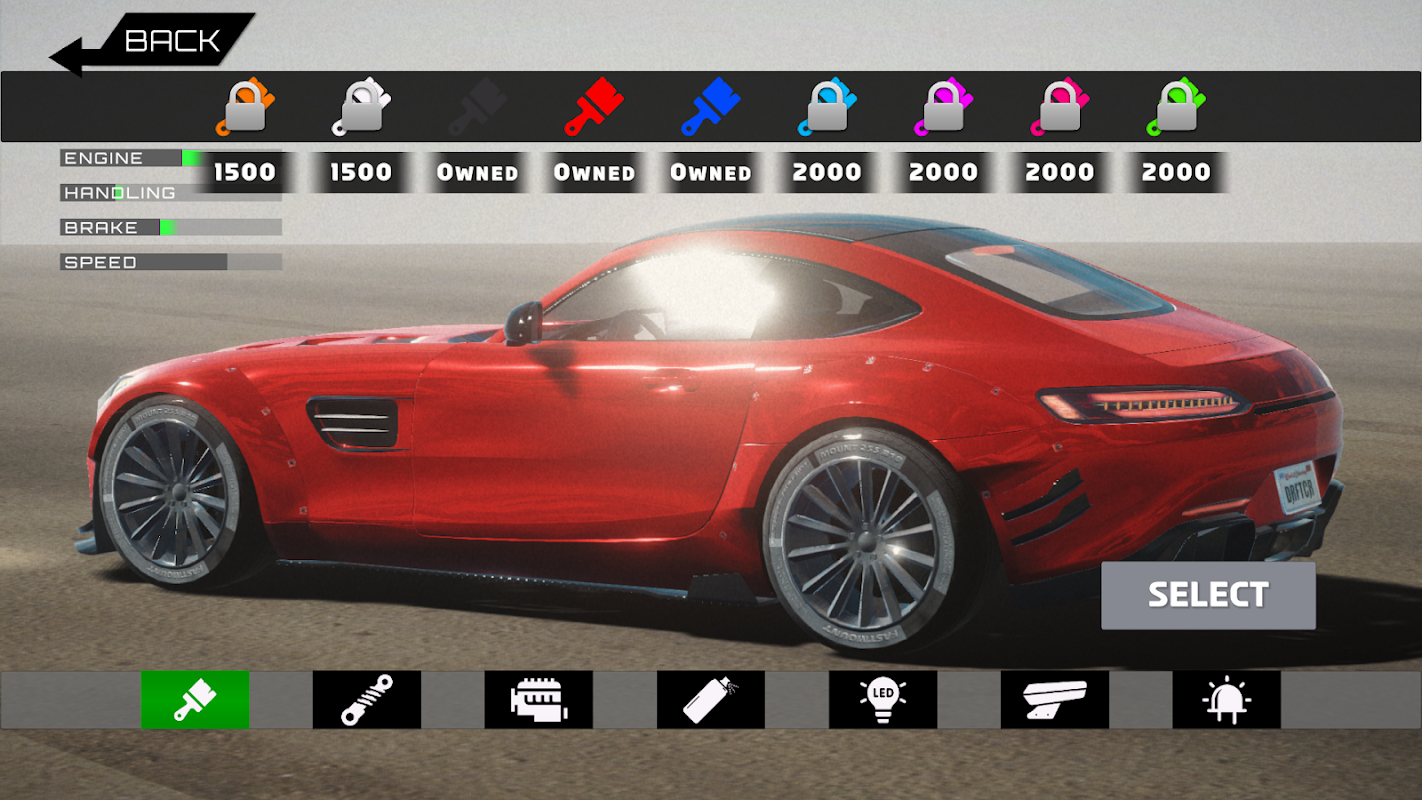Image resolution: width=1422 pixels, height=800 pixels.
Task: Apply the red paint brush color
Action: [594, 106]
